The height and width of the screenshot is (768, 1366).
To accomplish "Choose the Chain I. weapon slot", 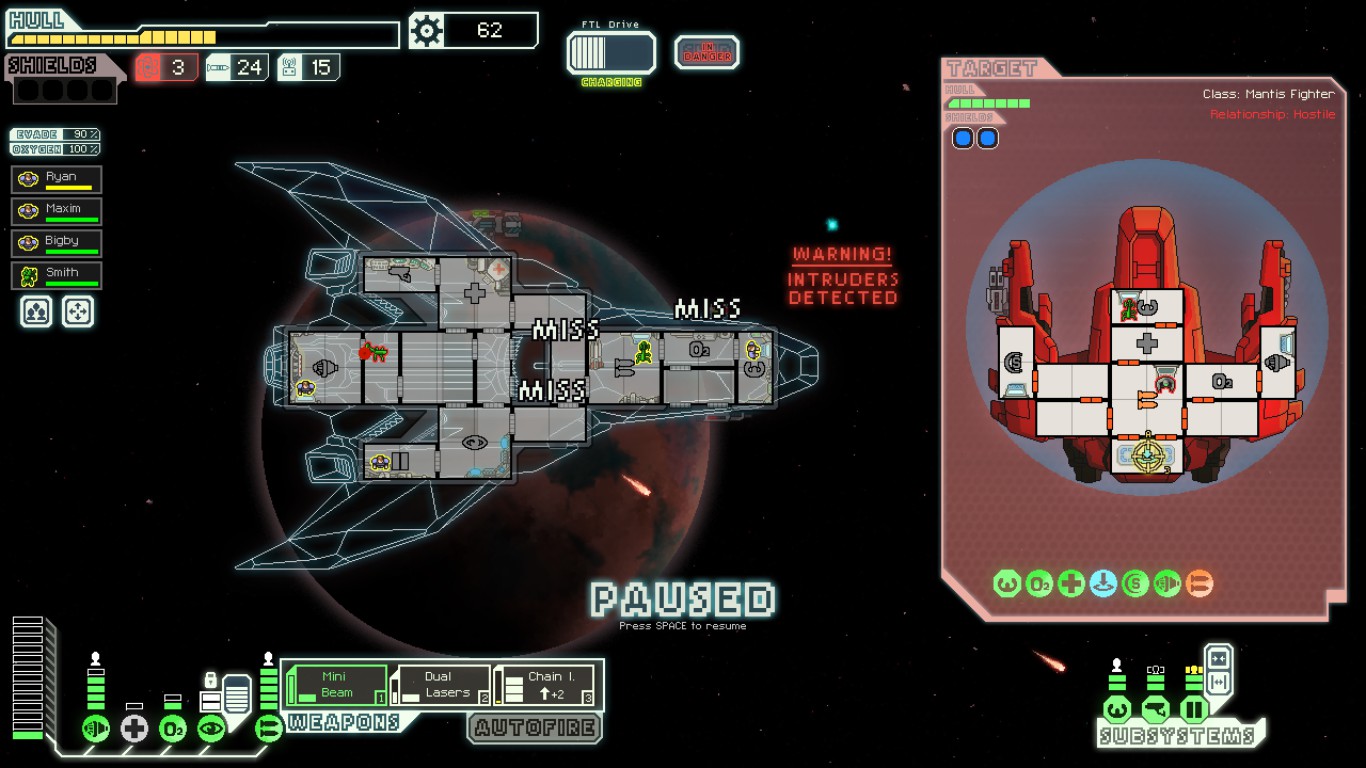I will point(547,685).
